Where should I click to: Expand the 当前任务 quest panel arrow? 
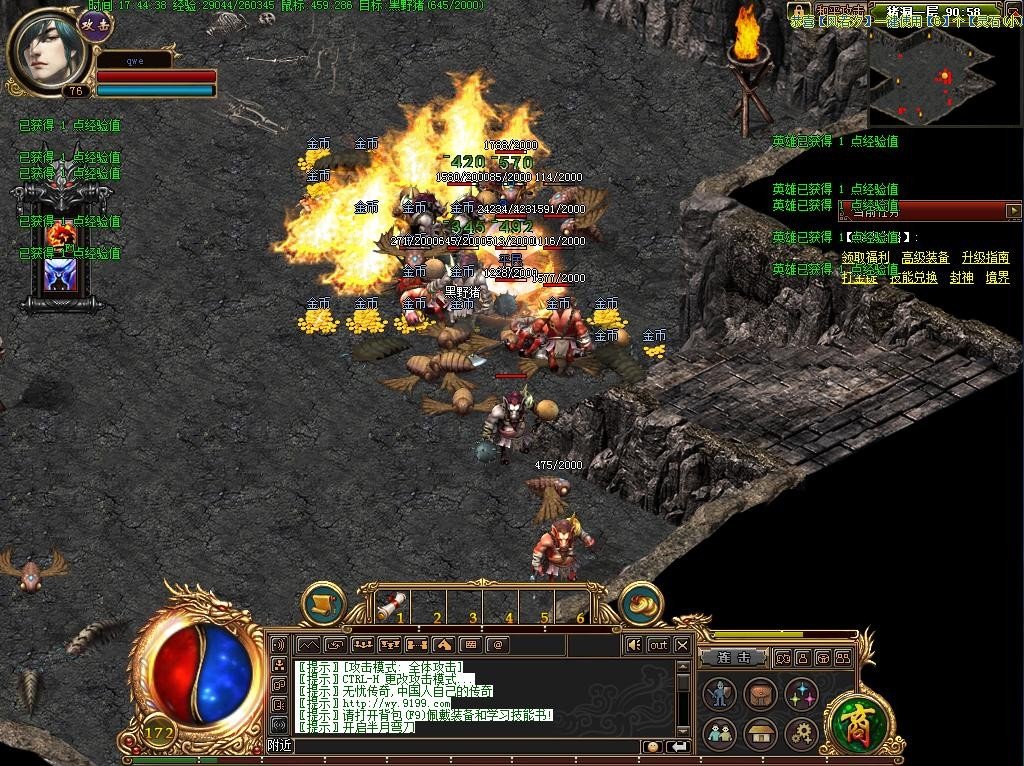(x=1013, y=210)
